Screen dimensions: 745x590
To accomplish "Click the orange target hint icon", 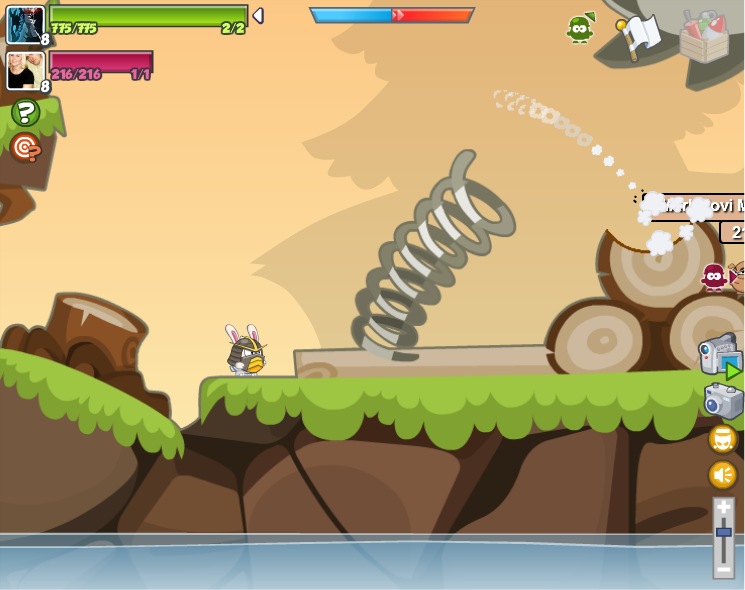I will point(25,148).
